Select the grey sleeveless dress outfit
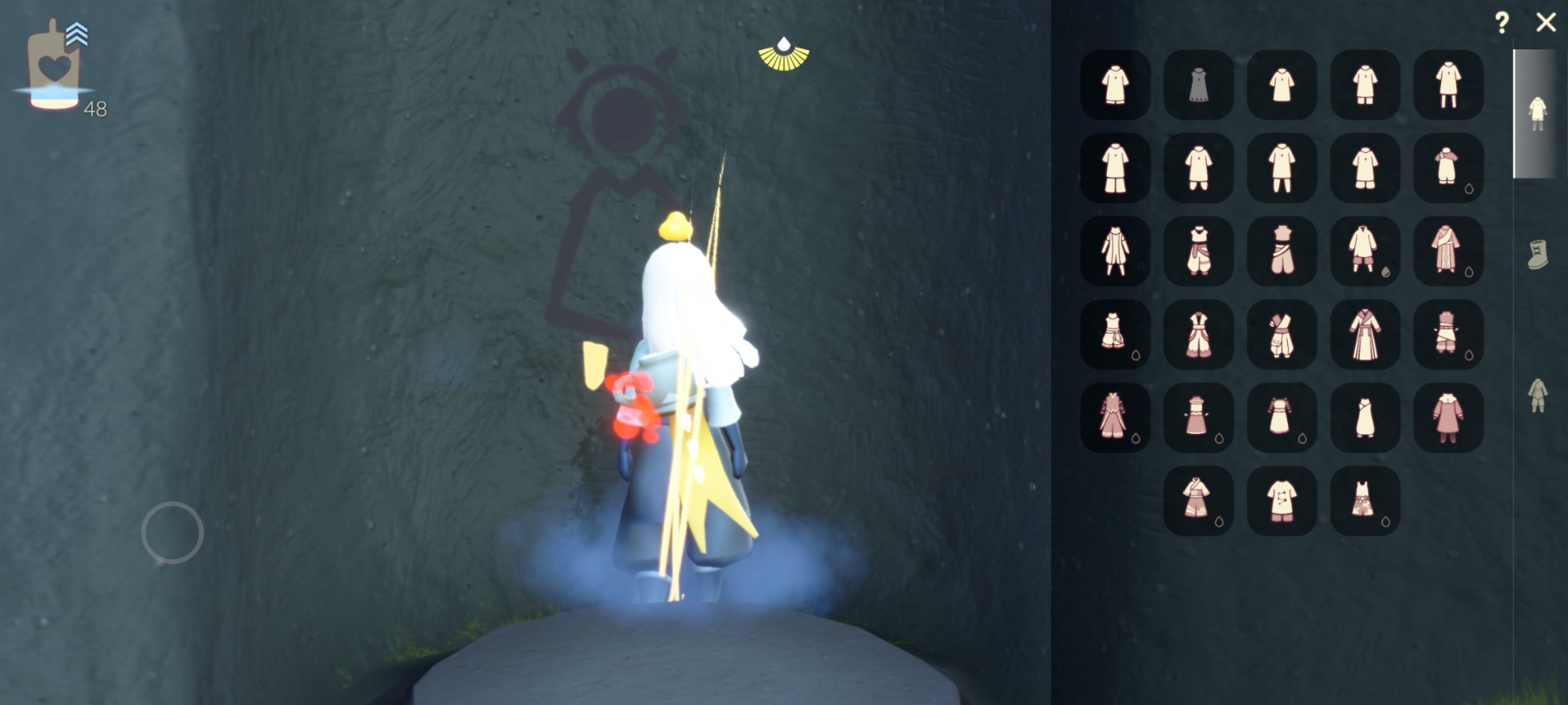1568x705 pixels. tap(1199, 85)
